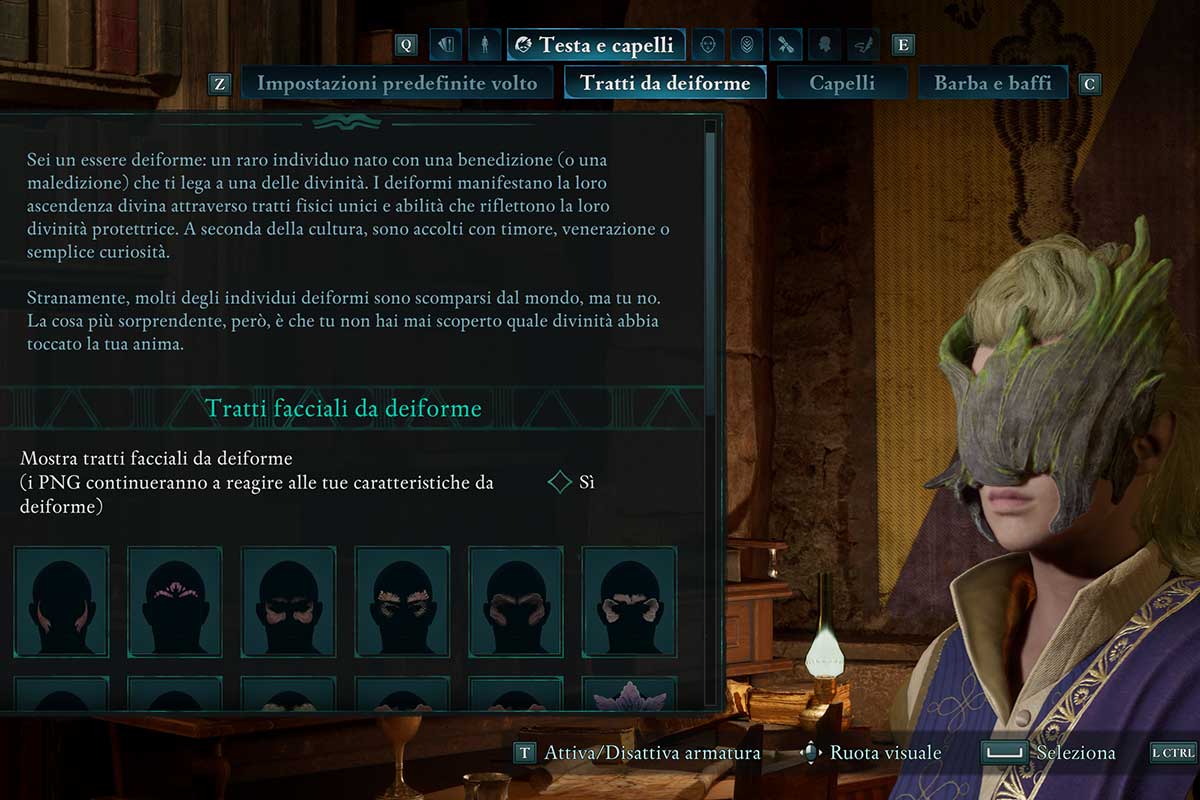Open the full-body figure category
The height and width of the screenshot is (800, 1200).
485,45
